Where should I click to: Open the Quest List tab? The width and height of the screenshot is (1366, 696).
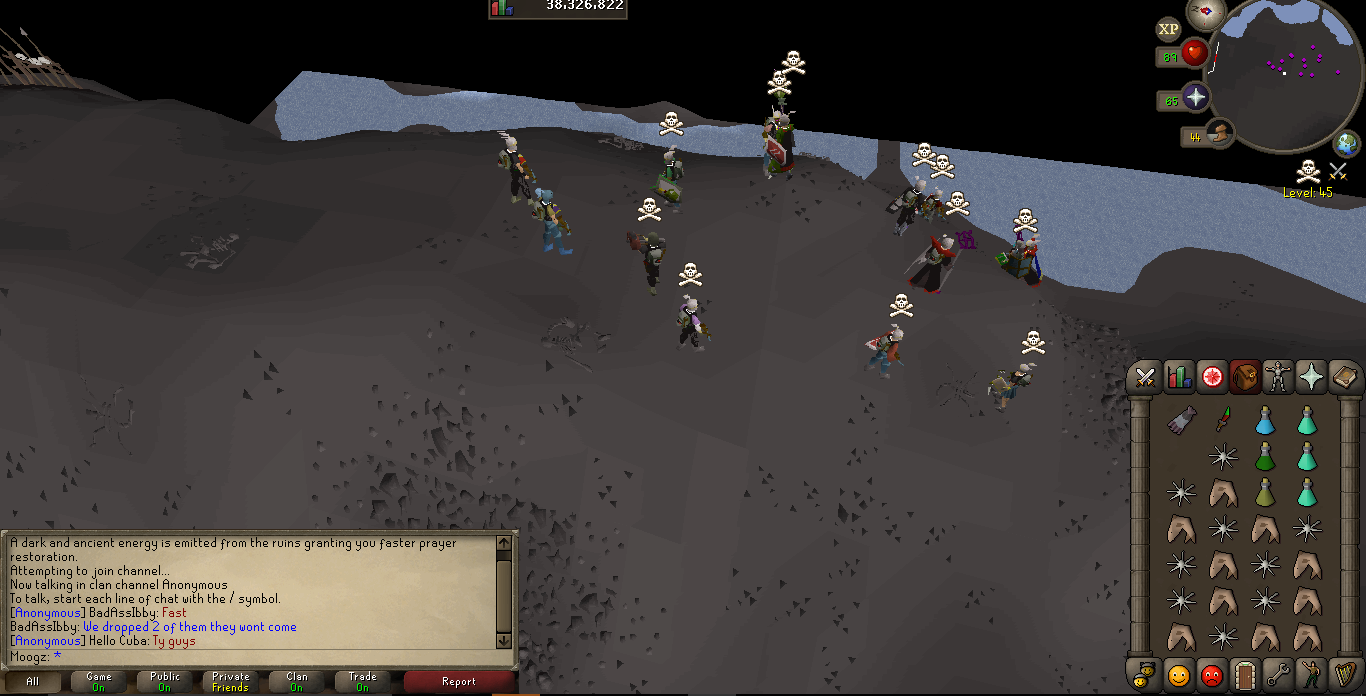coord(1212,377)
